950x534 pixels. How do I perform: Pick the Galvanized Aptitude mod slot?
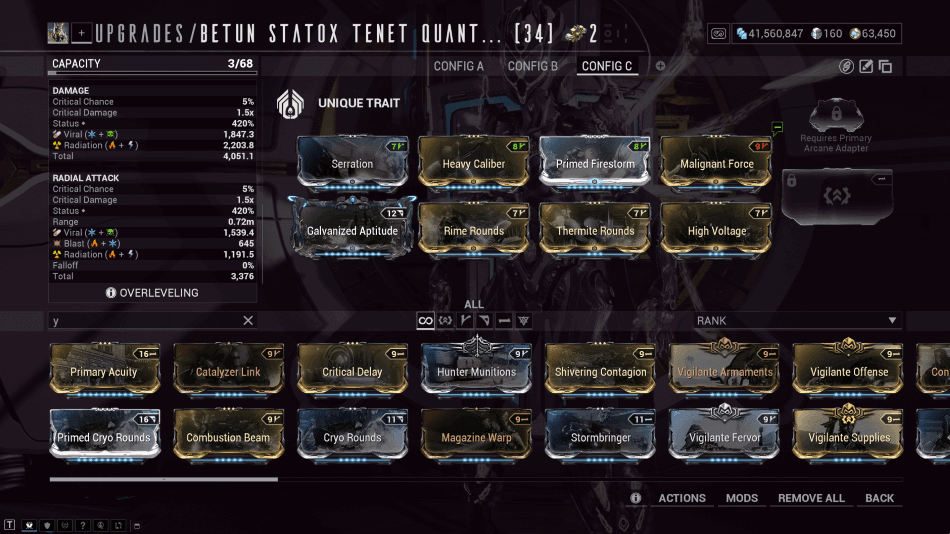352,228
